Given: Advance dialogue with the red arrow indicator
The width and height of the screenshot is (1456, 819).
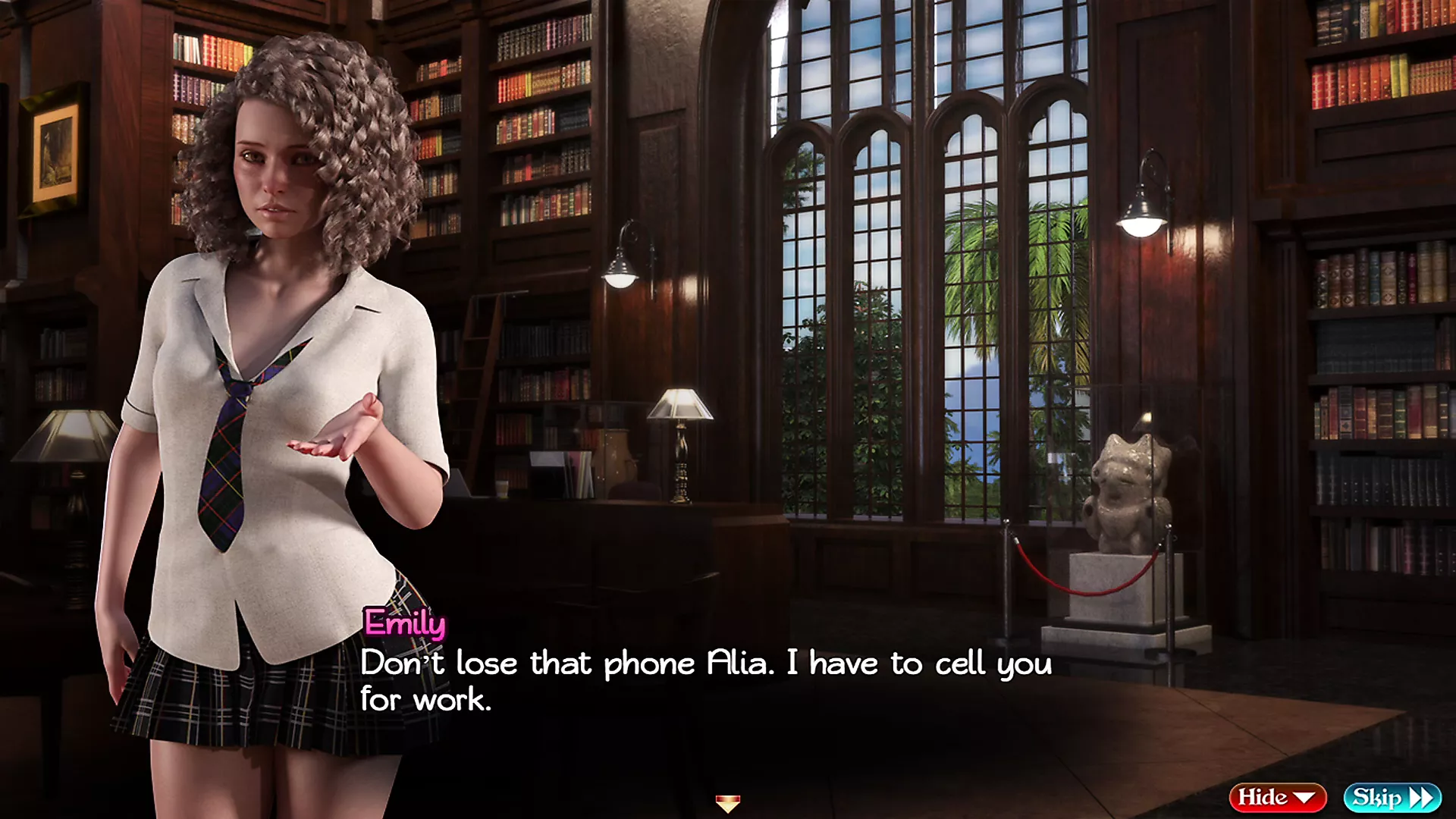Looking at the screenshot, I should point(727,803).
